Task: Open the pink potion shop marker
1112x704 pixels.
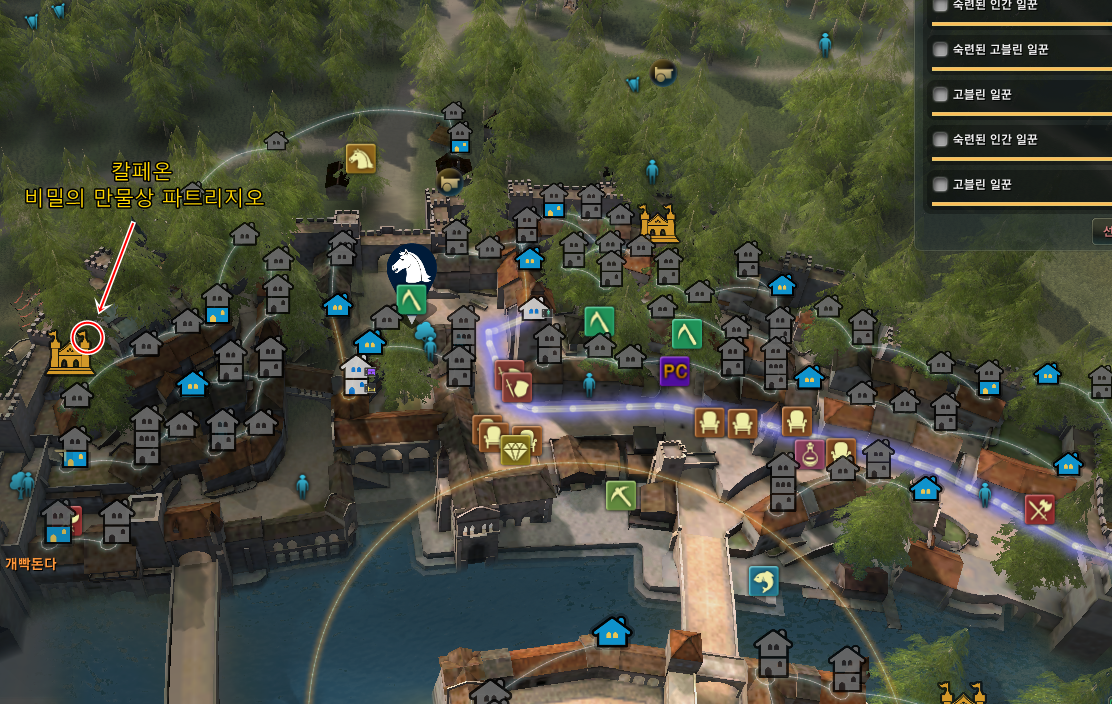Action: (x=809, y=454)
